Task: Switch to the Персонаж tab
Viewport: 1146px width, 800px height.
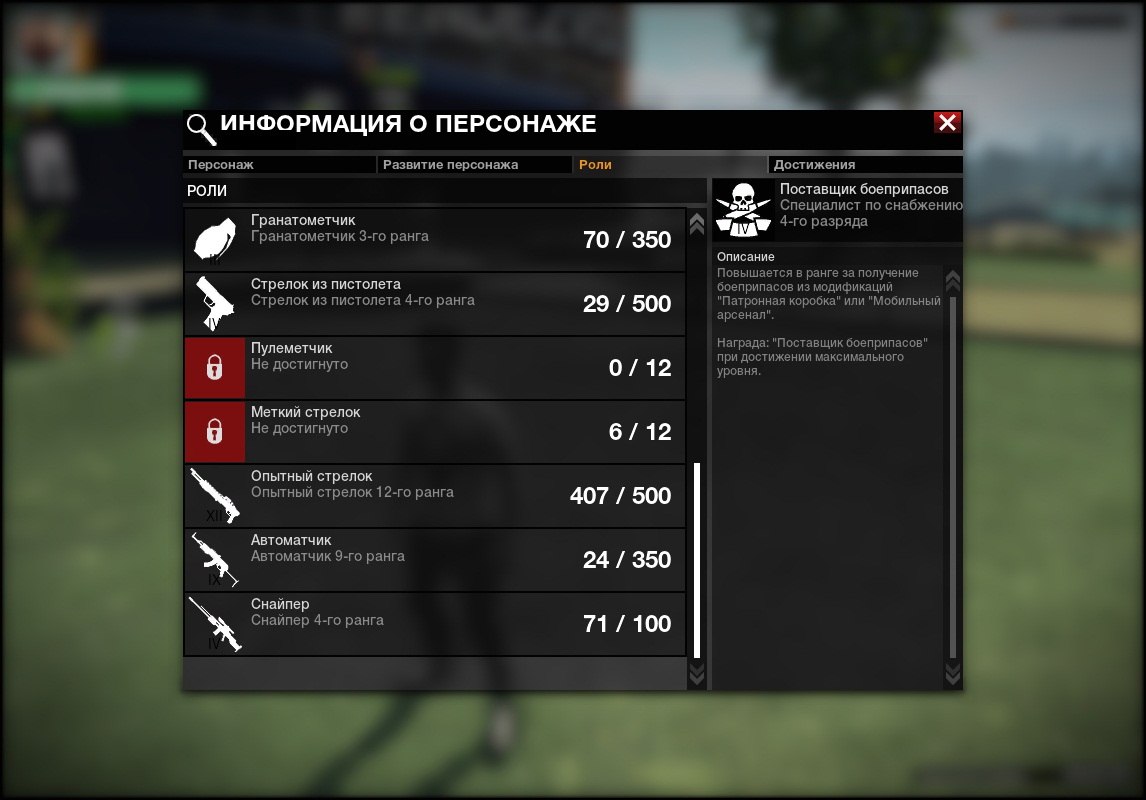Action: [279, 165]
